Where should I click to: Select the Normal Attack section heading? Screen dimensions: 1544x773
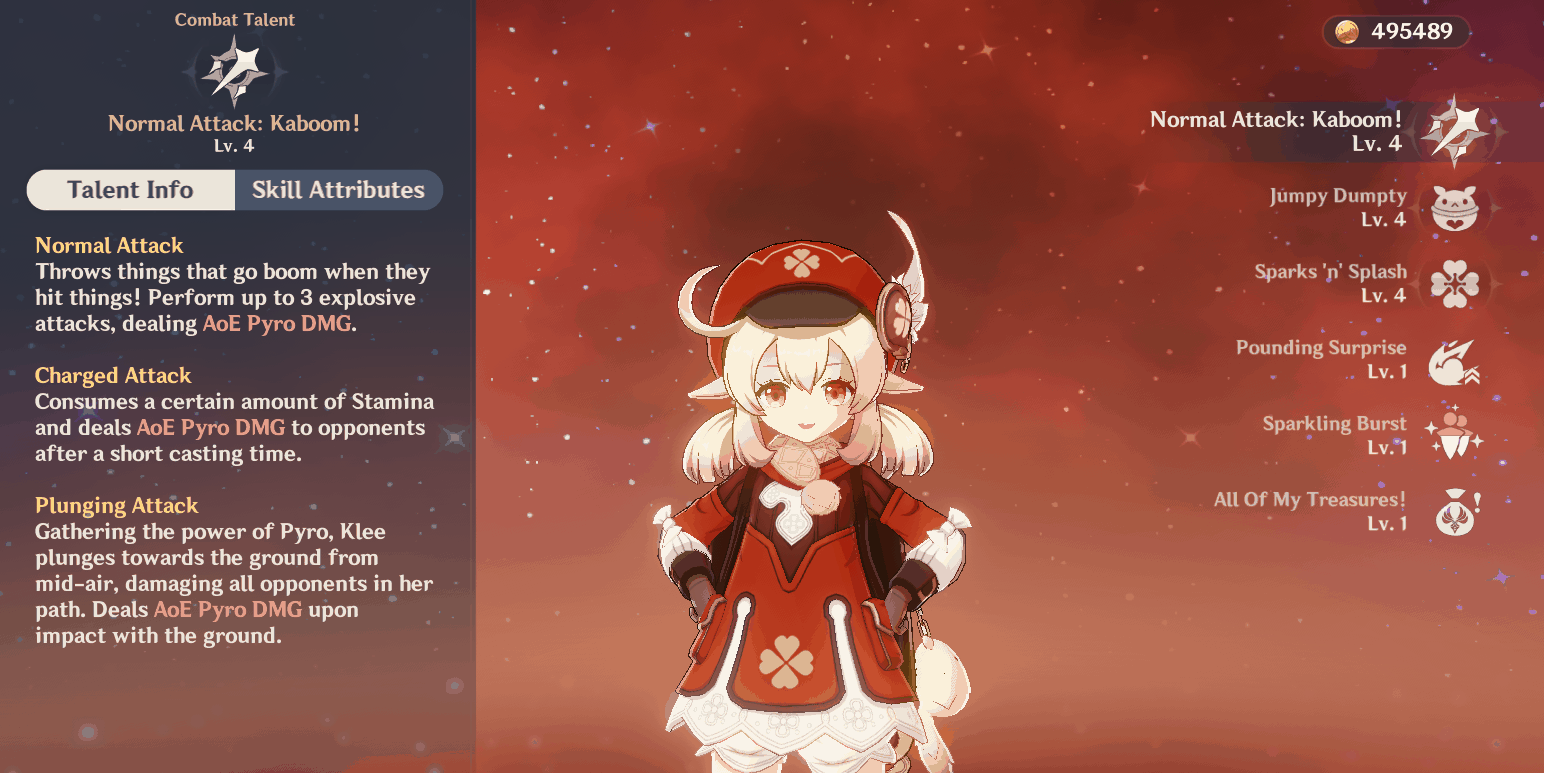point(108,245)
